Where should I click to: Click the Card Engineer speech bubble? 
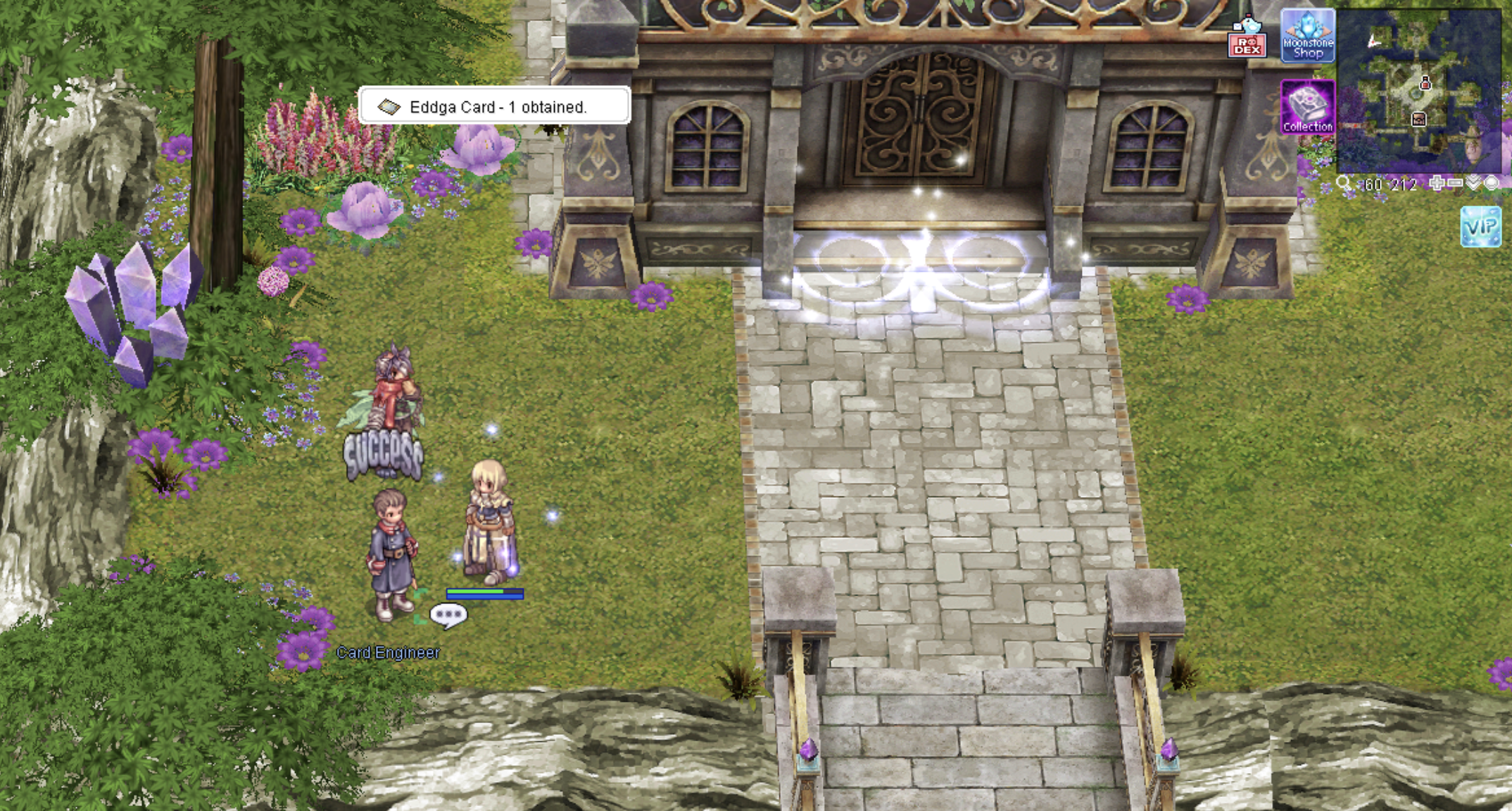[x=448, y=616]
